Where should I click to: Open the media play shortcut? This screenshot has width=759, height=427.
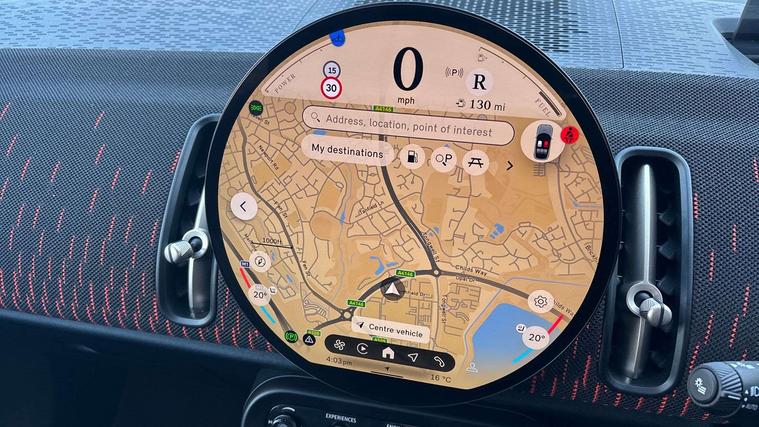click(x=362, y=351)
